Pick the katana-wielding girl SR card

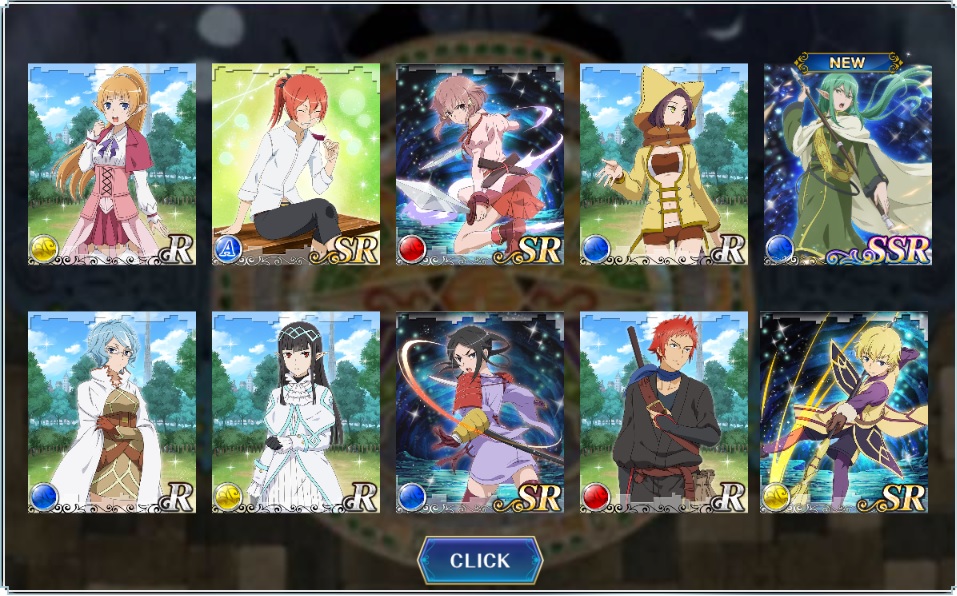click(480, 413)
